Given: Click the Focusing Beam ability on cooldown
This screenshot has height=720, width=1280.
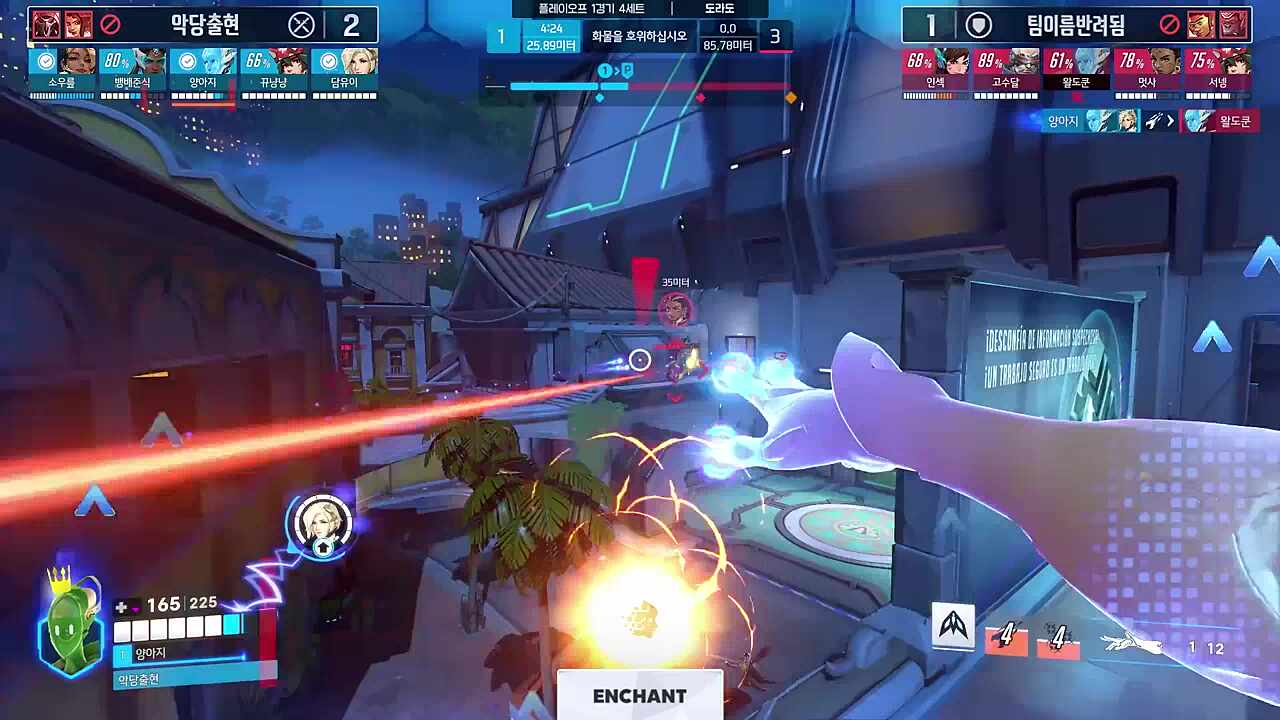Looking at the screenshot, I should coord(1058,638).
